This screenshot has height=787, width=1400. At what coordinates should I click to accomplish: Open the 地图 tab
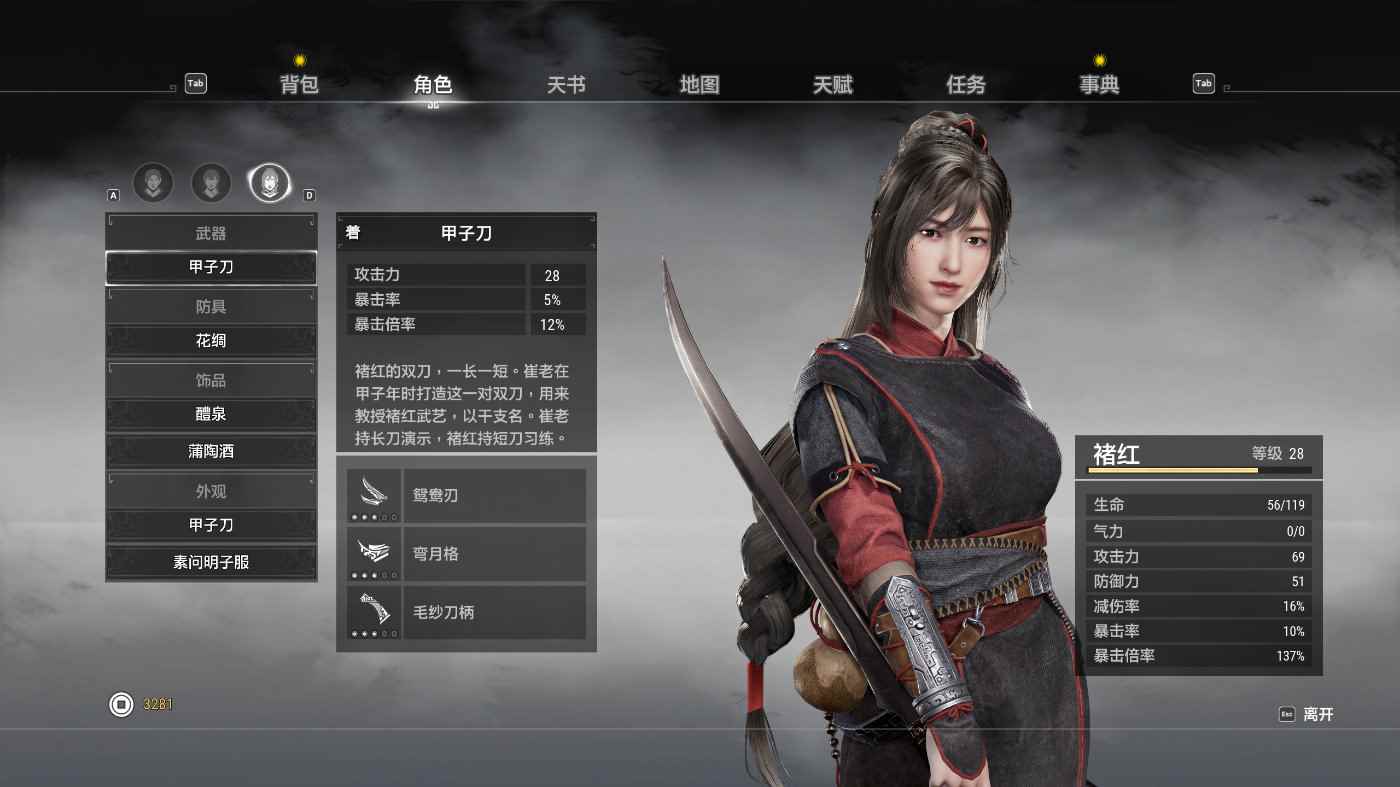pyautogui.click(x=700, y=85)
